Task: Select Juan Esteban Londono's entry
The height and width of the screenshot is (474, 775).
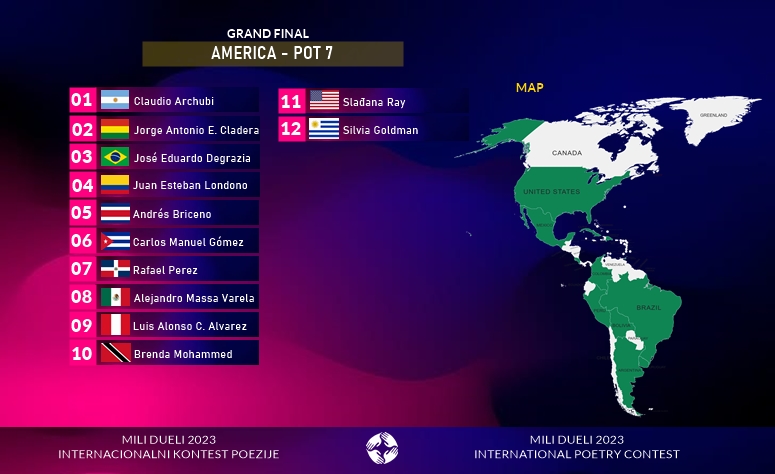Action: 178,185
